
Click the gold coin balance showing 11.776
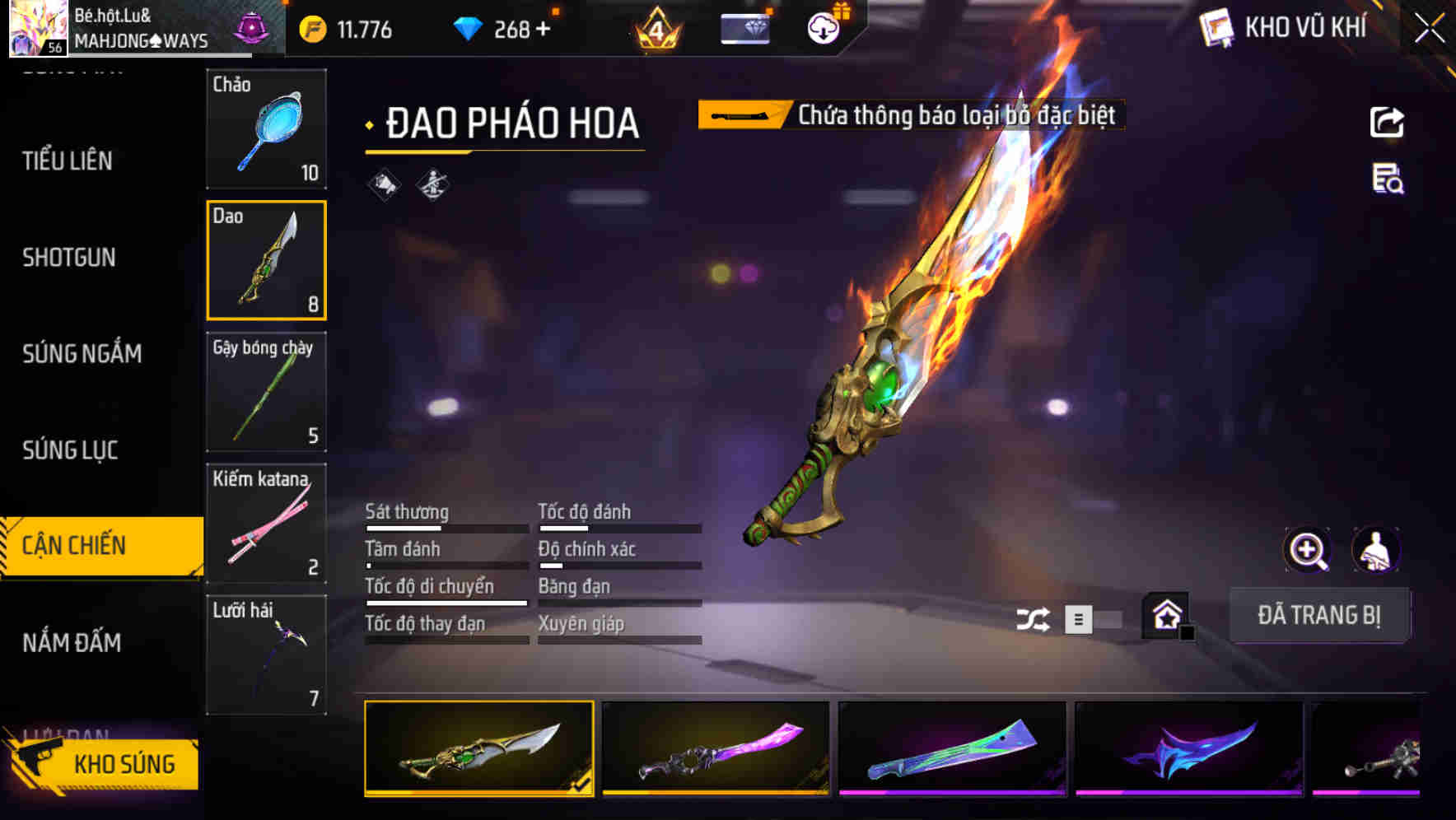point(346,27)
